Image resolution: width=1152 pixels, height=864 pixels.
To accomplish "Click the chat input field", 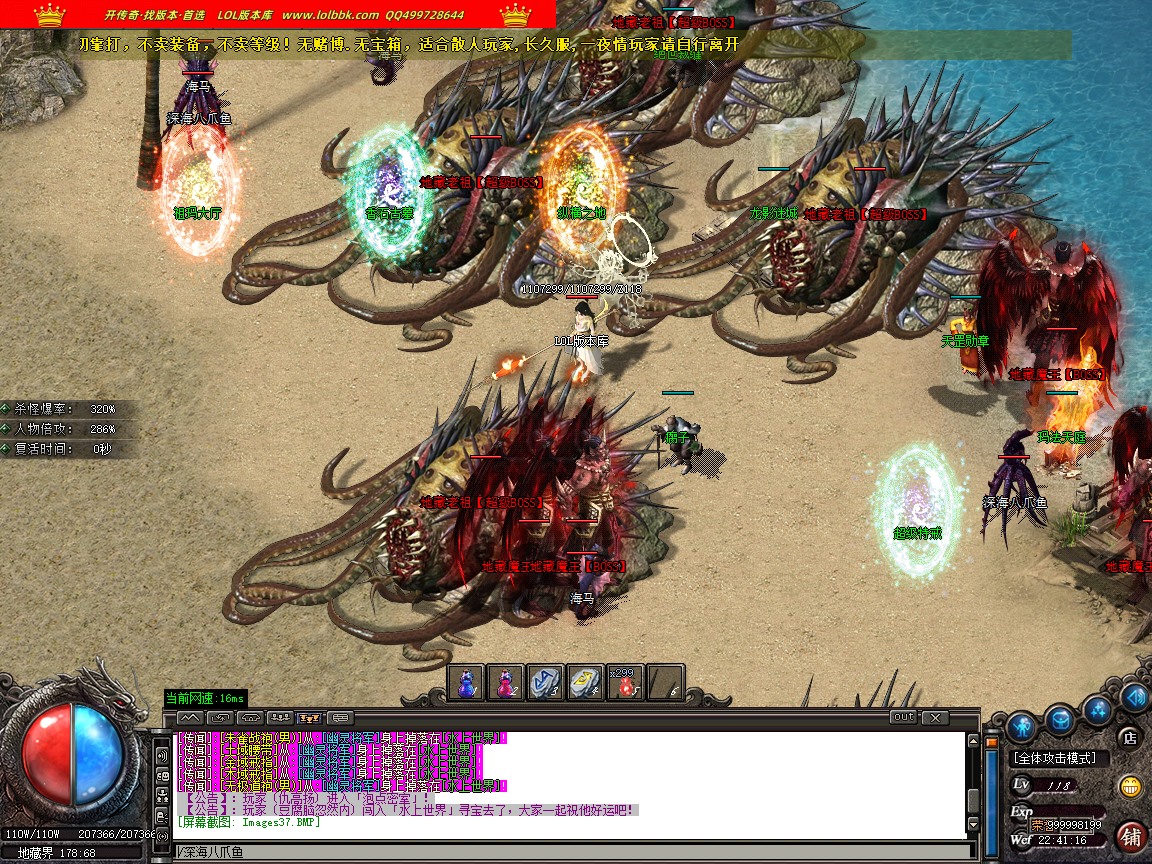I will (x=570, y=852).
